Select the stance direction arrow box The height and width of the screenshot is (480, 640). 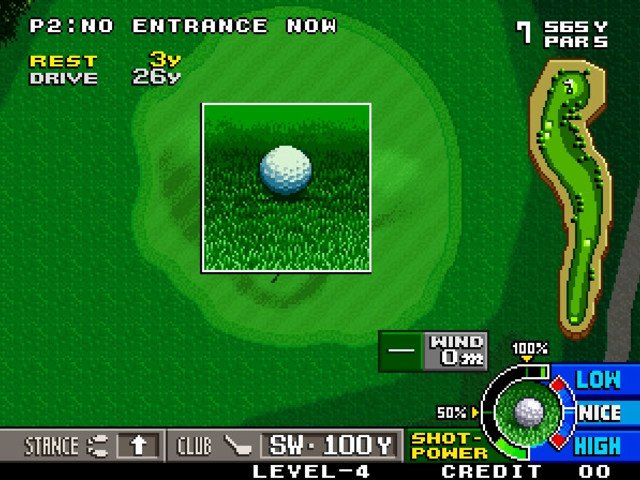138,445
